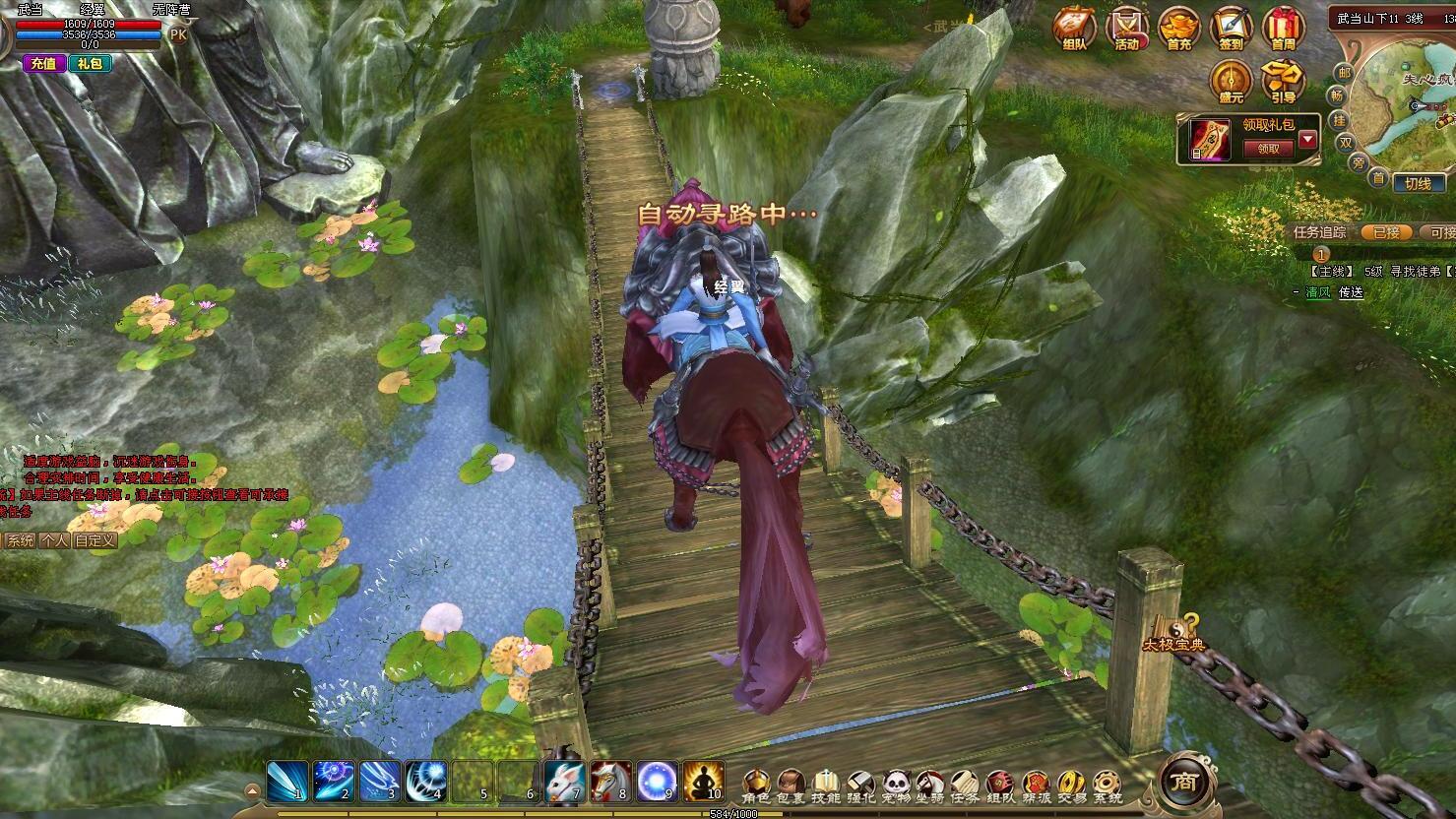Open the 包裹 bag menu icon
Screen dimensions: 1456x819
point(791,785)
